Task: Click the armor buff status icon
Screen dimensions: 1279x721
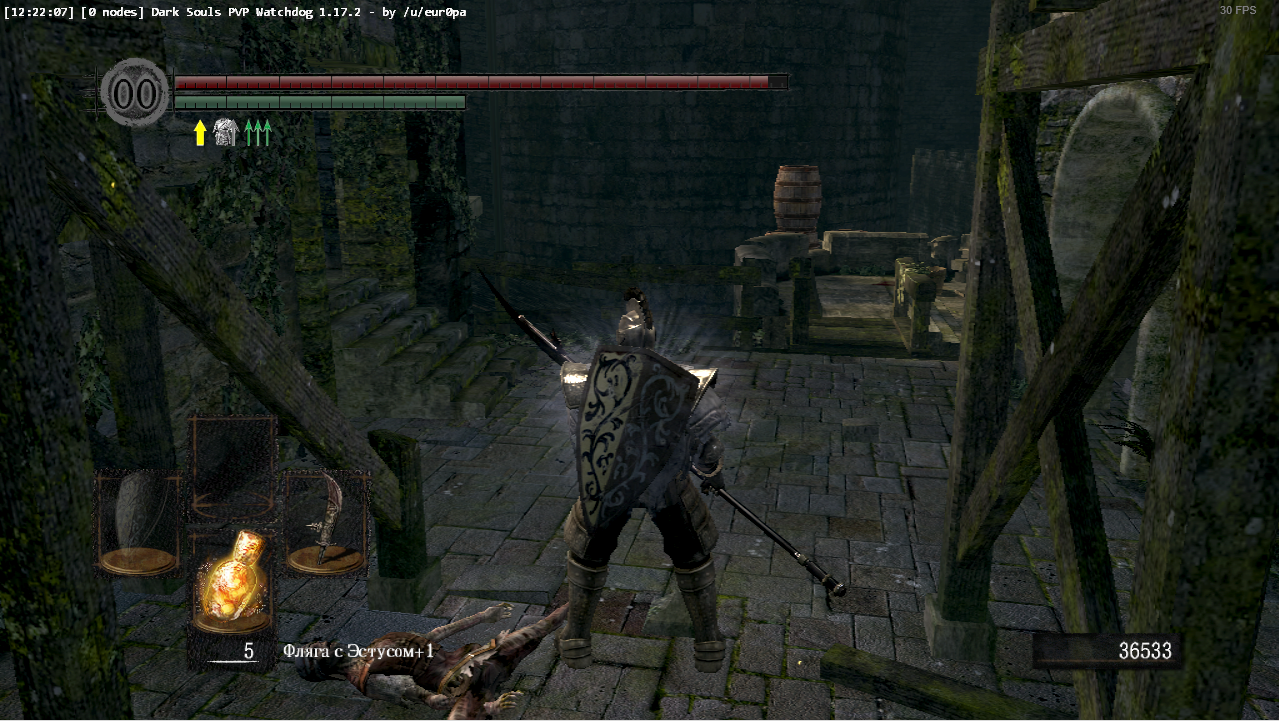Action: coord(225,133)
